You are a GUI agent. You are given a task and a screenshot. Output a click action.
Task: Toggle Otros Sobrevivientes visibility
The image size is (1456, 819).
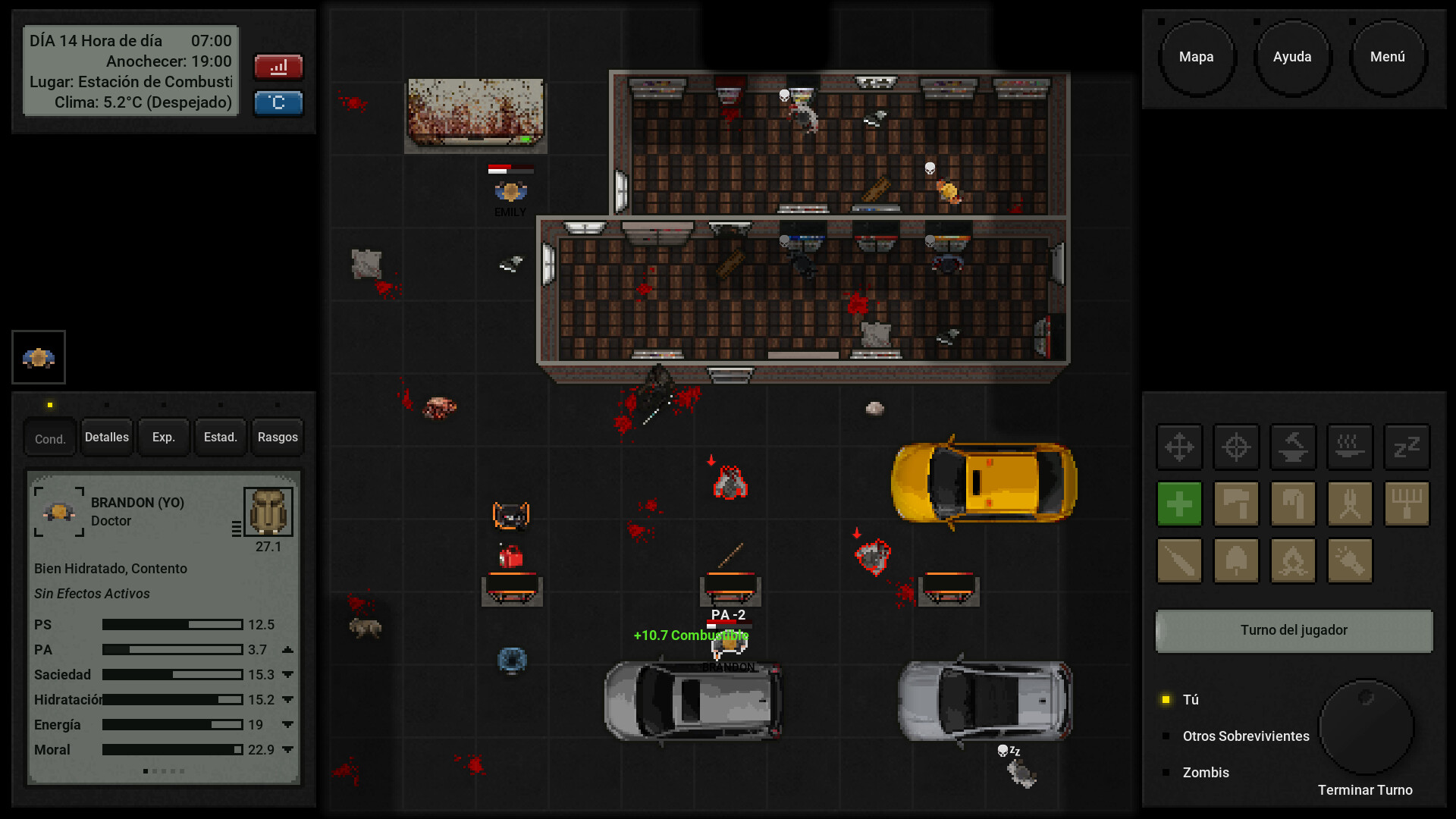point(1166,736)
